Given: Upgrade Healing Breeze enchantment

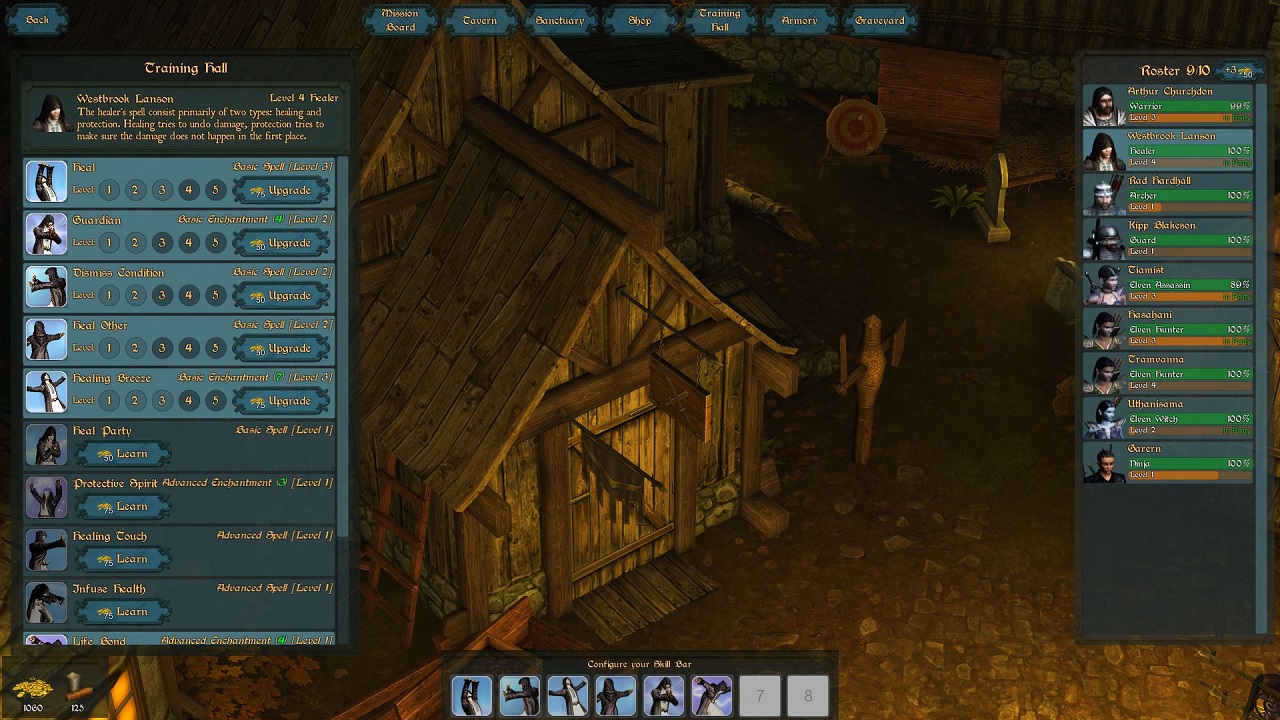Looking at the screenshot, I should point(281,401).
